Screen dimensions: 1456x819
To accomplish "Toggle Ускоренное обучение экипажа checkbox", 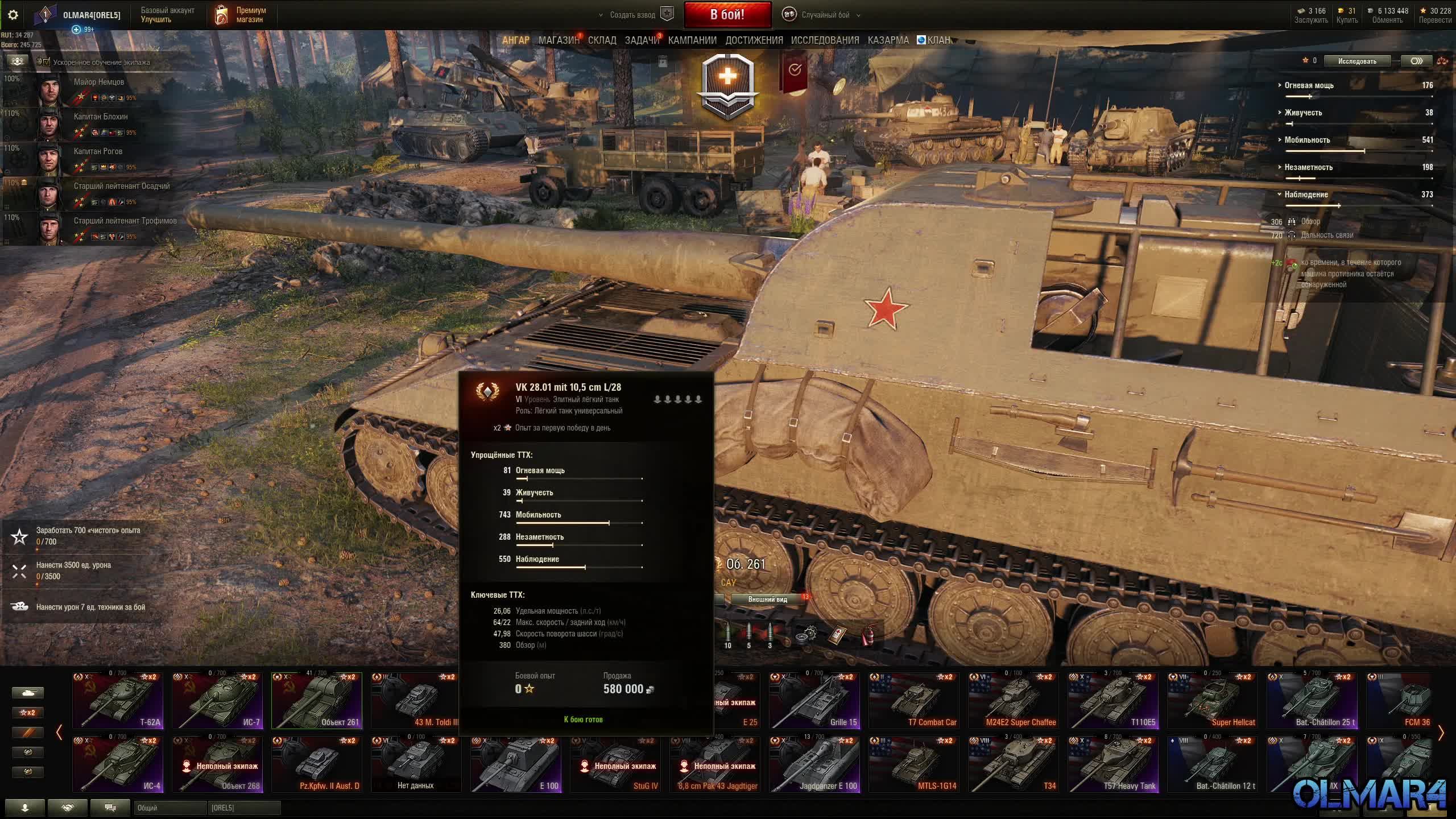I will pos(47,62).
